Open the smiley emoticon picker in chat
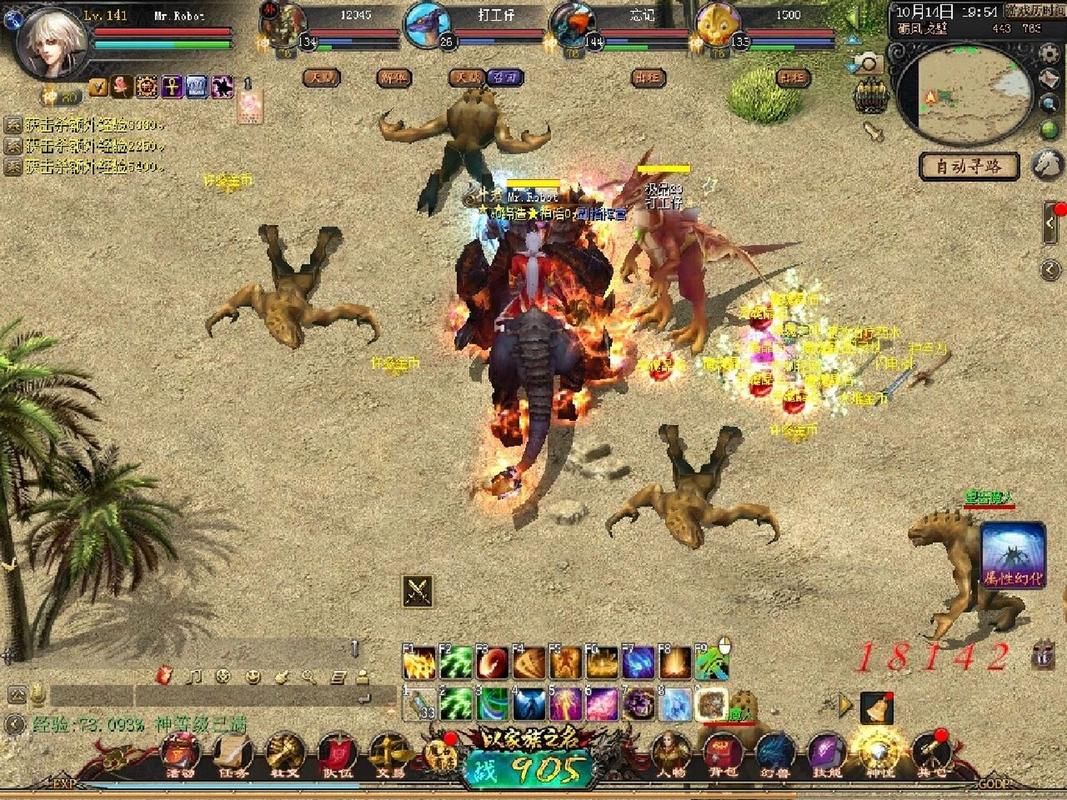Image resolution: width=1067 pixels, height=800 pixels. click(x=252, y=677)
